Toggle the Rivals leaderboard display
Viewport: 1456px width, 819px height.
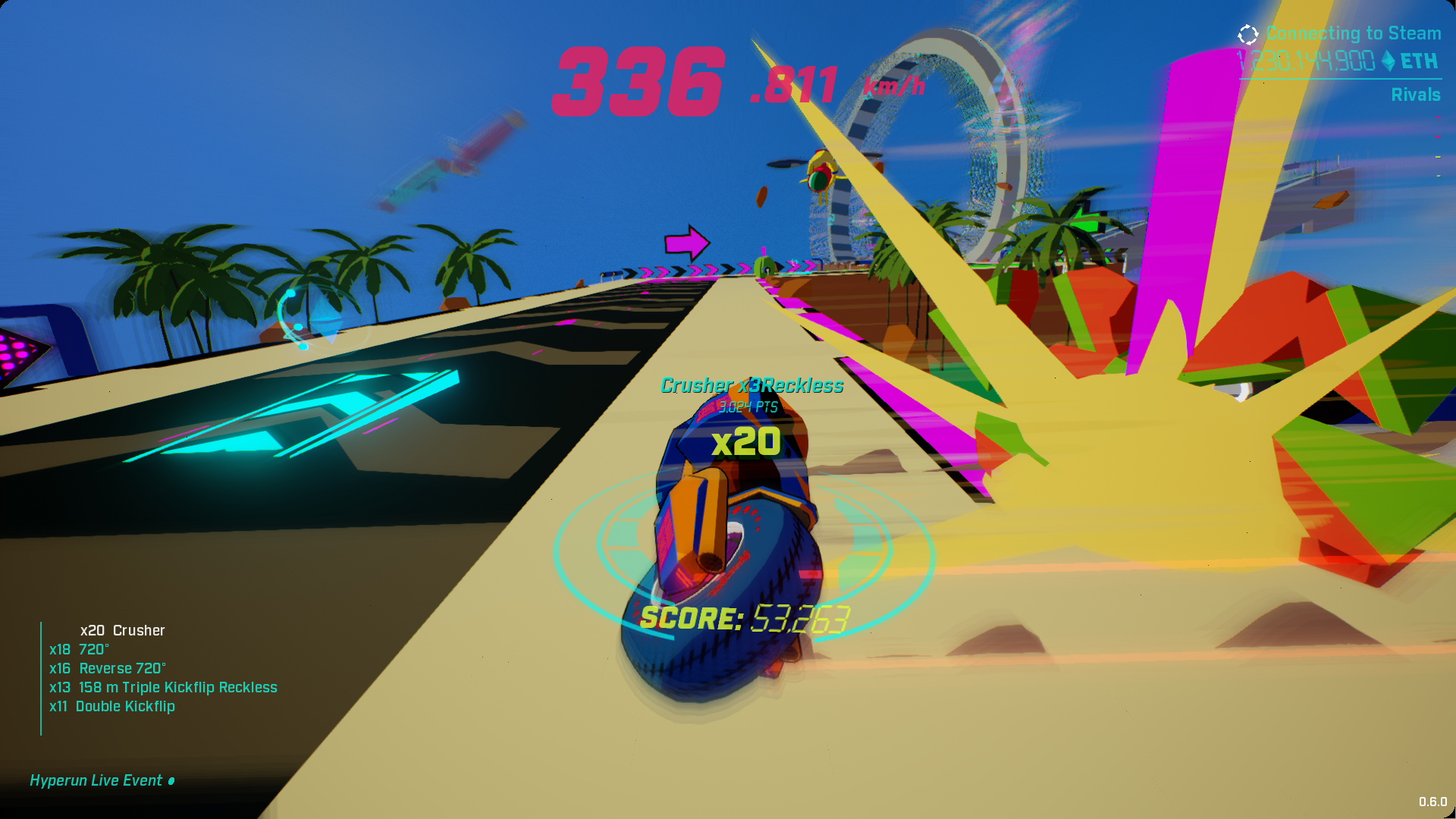click(x=1417, y=95)
